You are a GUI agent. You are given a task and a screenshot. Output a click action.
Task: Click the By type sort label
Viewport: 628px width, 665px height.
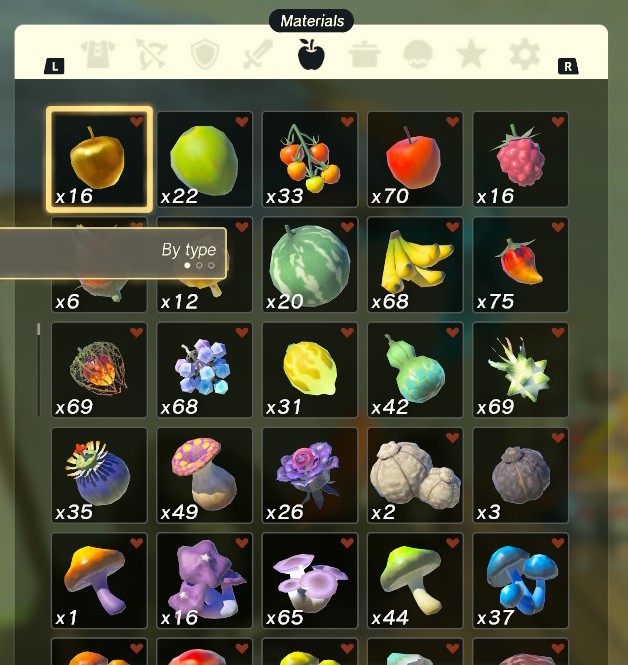[188, 250]
